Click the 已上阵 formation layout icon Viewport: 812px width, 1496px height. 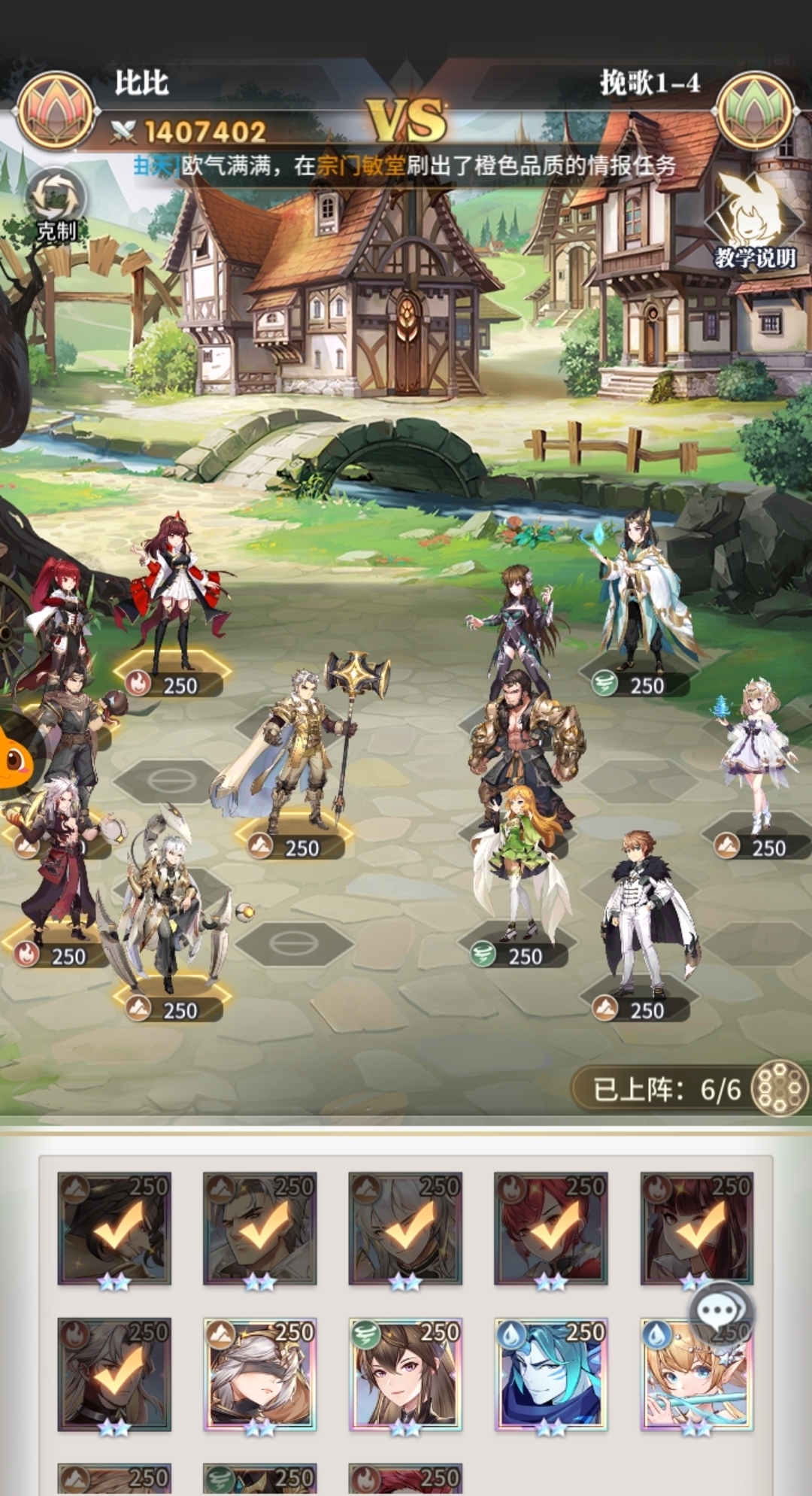tap(779, 1088)
